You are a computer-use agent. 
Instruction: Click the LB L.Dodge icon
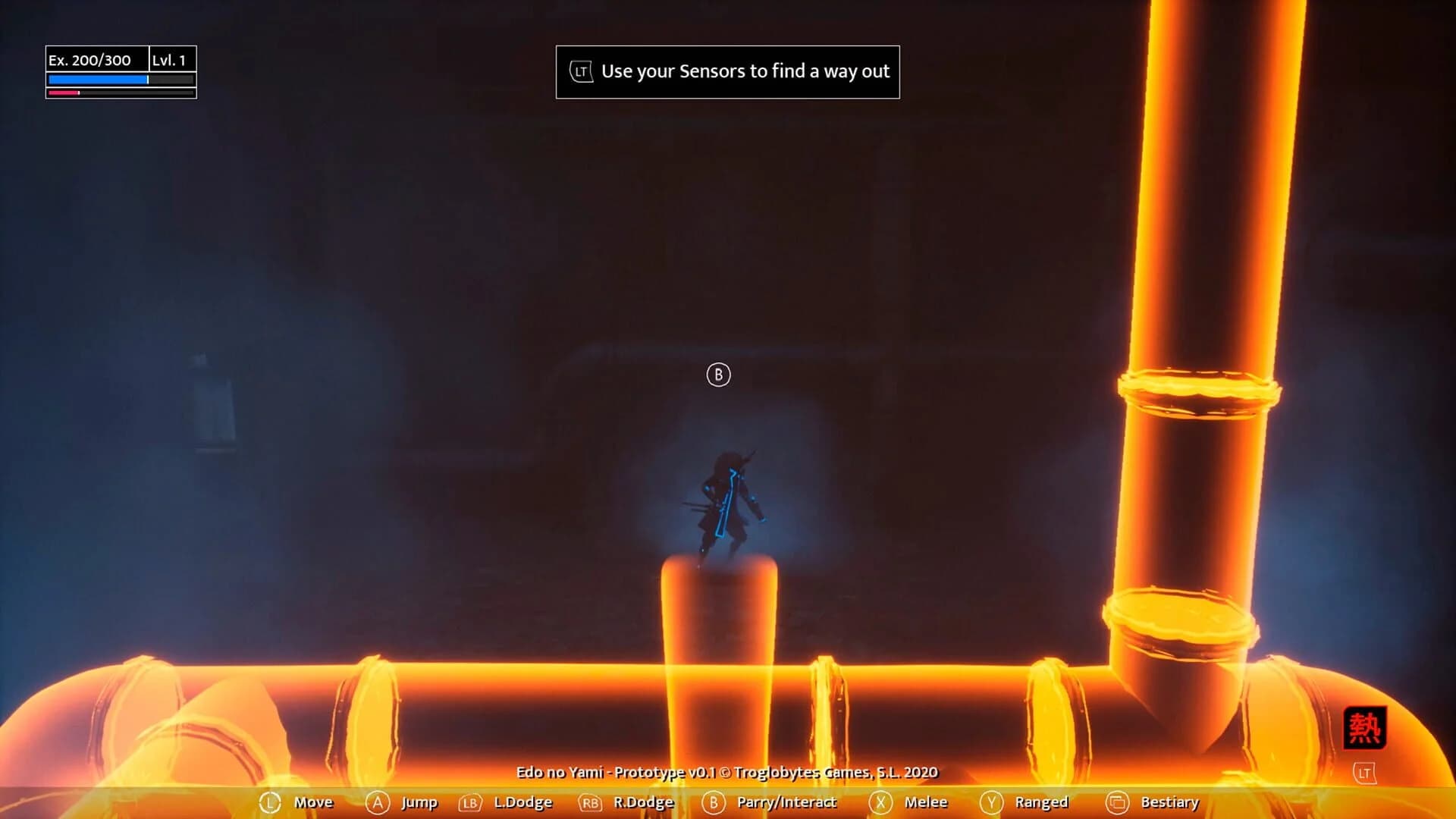470,802
